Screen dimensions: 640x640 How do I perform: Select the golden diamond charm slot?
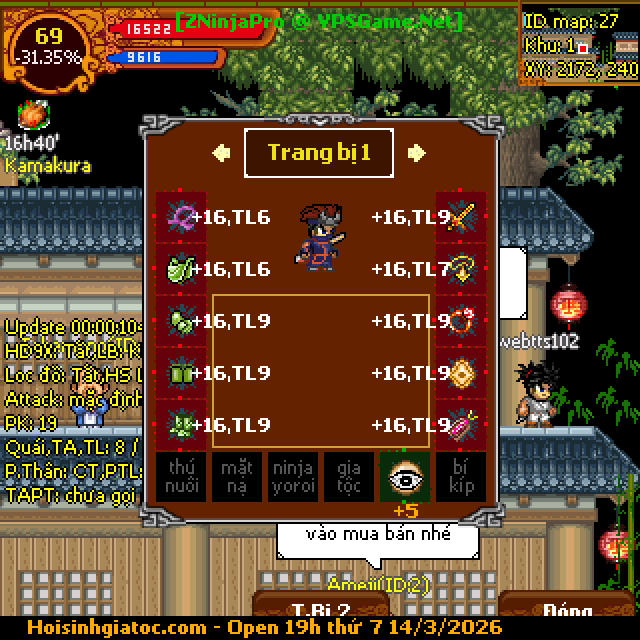click(x=460, y=373)
